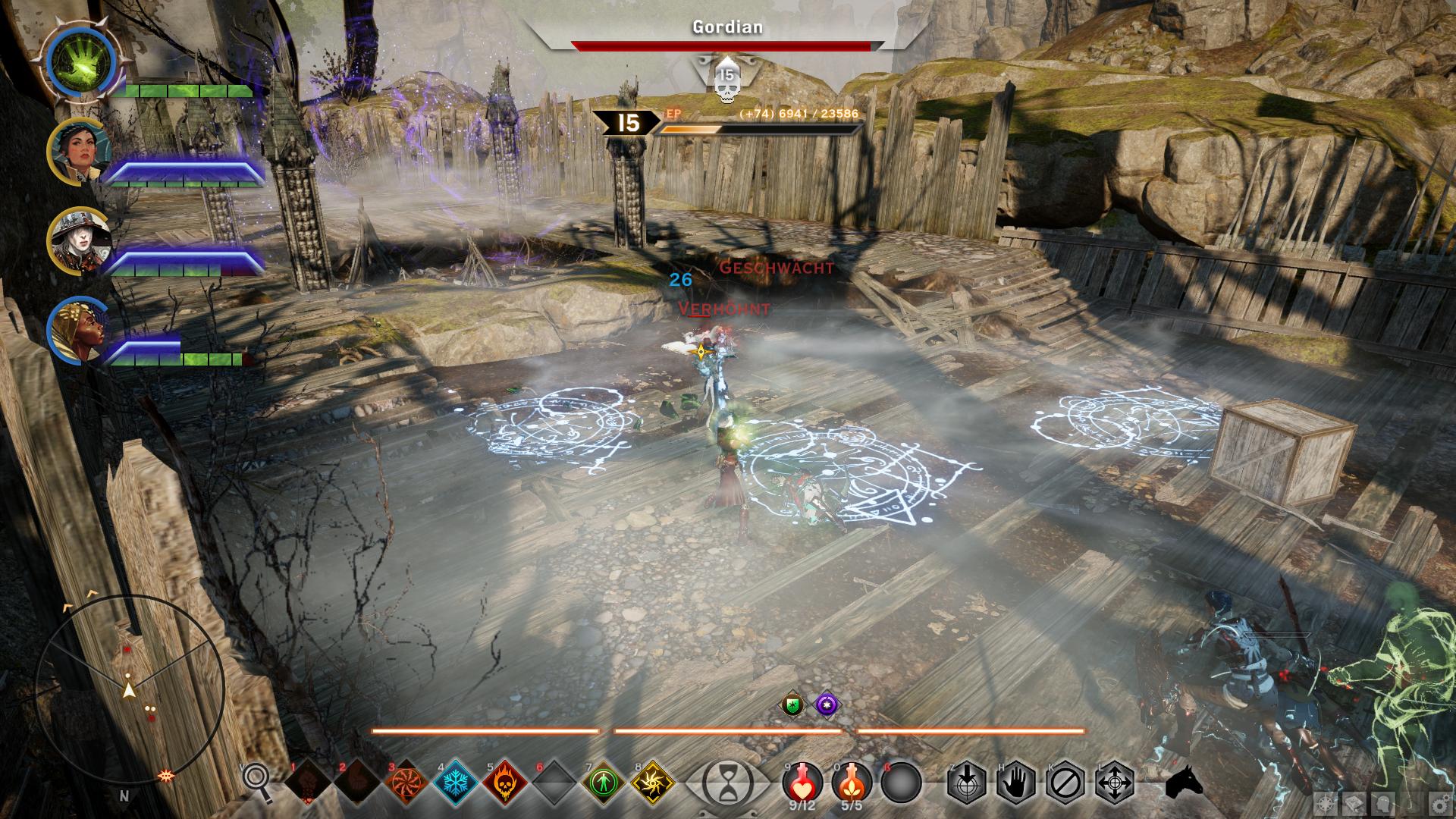Drink the red heart health potion
This screenshot has height=819, width=1456.
click(802, 781)
